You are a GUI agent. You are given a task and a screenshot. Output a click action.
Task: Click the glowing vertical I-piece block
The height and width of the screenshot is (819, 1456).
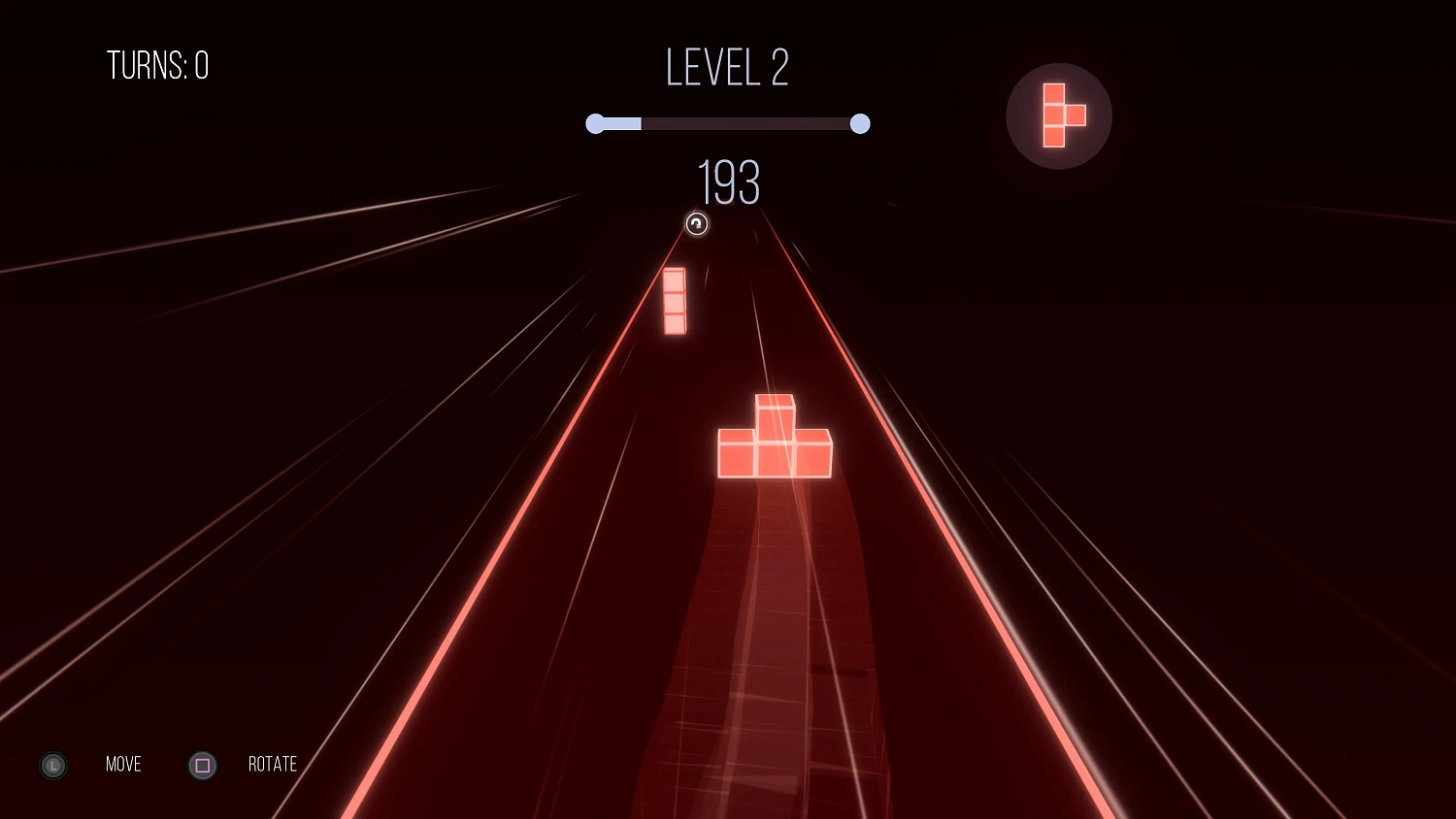click(x=675, y=301)
